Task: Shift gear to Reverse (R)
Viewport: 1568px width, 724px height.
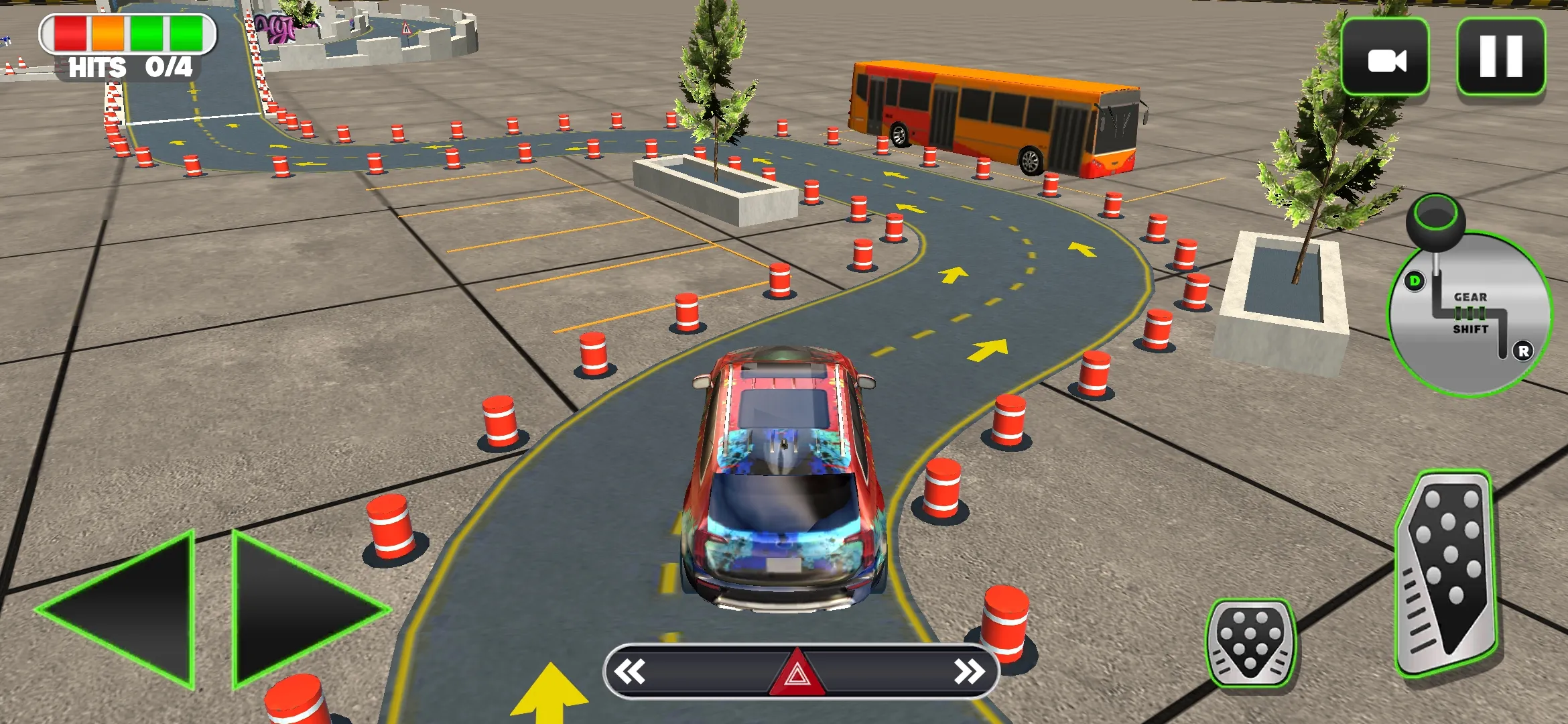Action: tap(1523, 351)
